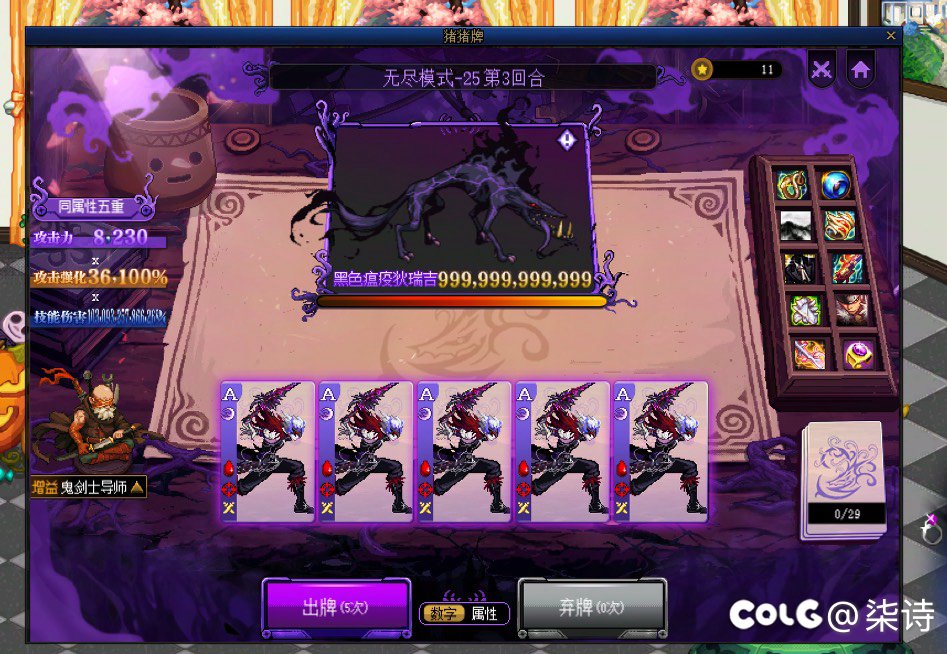Return home with the house icon
Screen dimensions: 947x654
pos(860,69)
